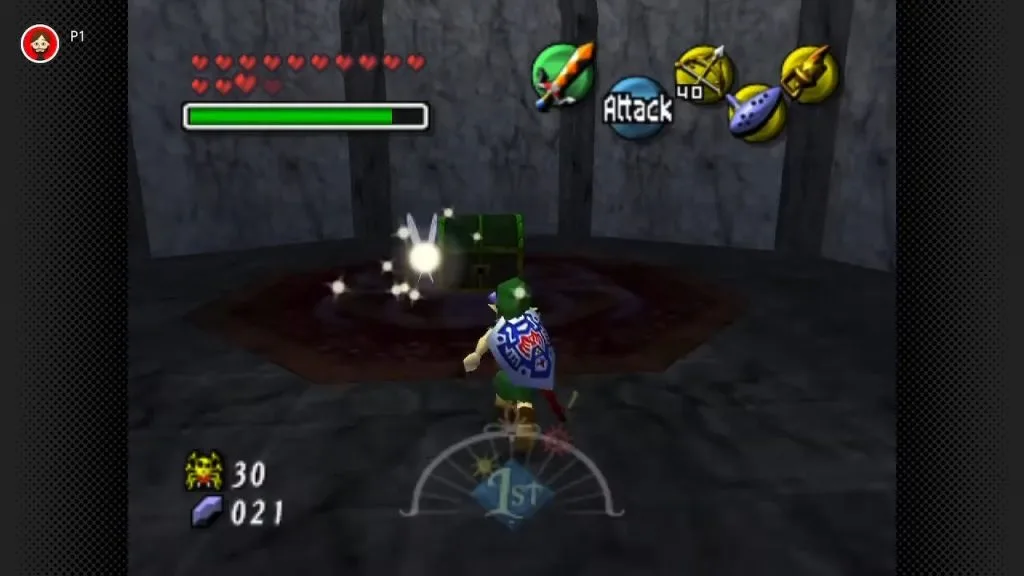Screen dimensions: 1024x576
Task: Choose the Hero's Bow item icon
Action: tap(704, 74)
